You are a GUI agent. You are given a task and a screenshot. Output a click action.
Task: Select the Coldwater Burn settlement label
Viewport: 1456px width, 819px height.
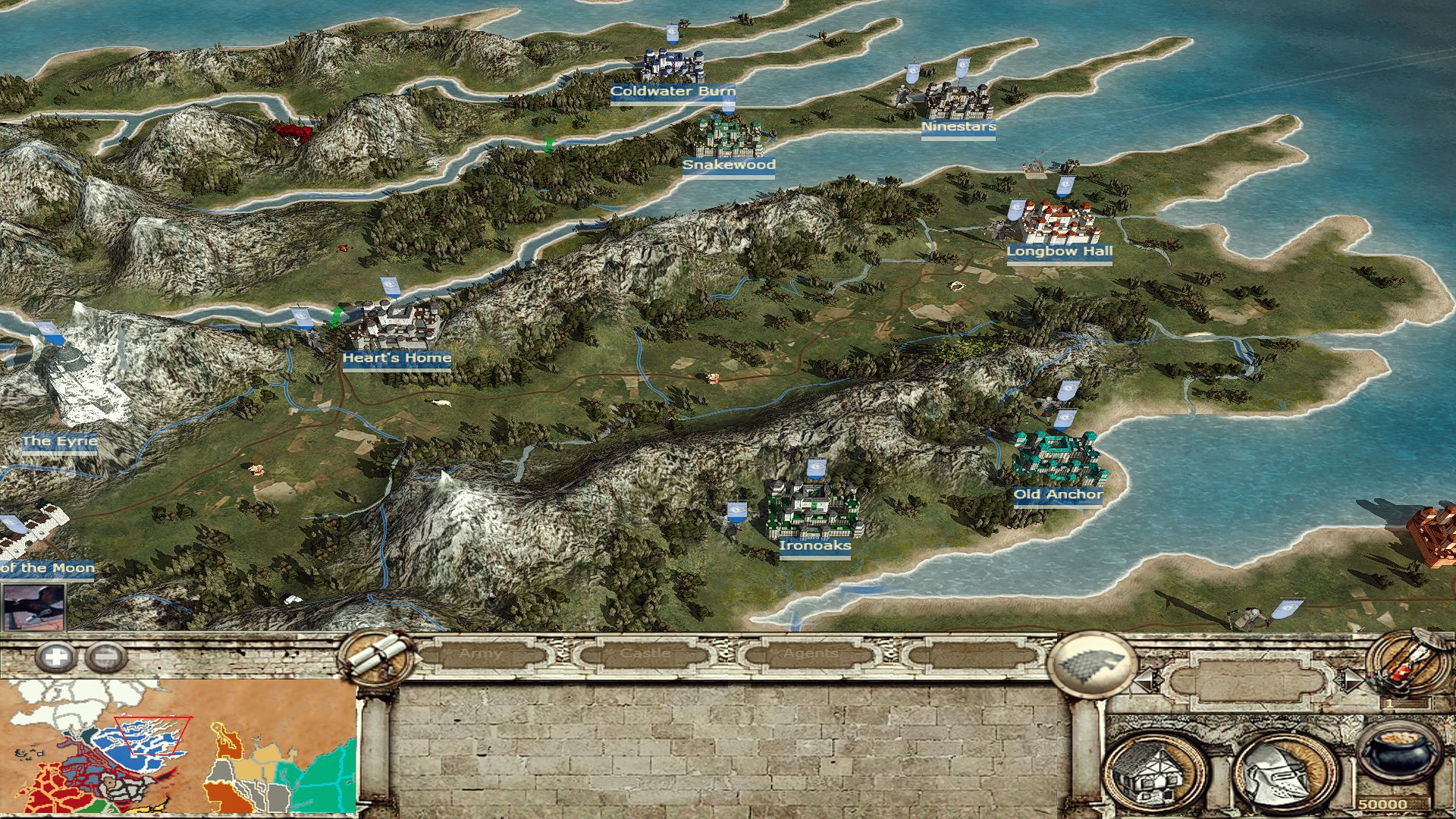click(673, 92)
